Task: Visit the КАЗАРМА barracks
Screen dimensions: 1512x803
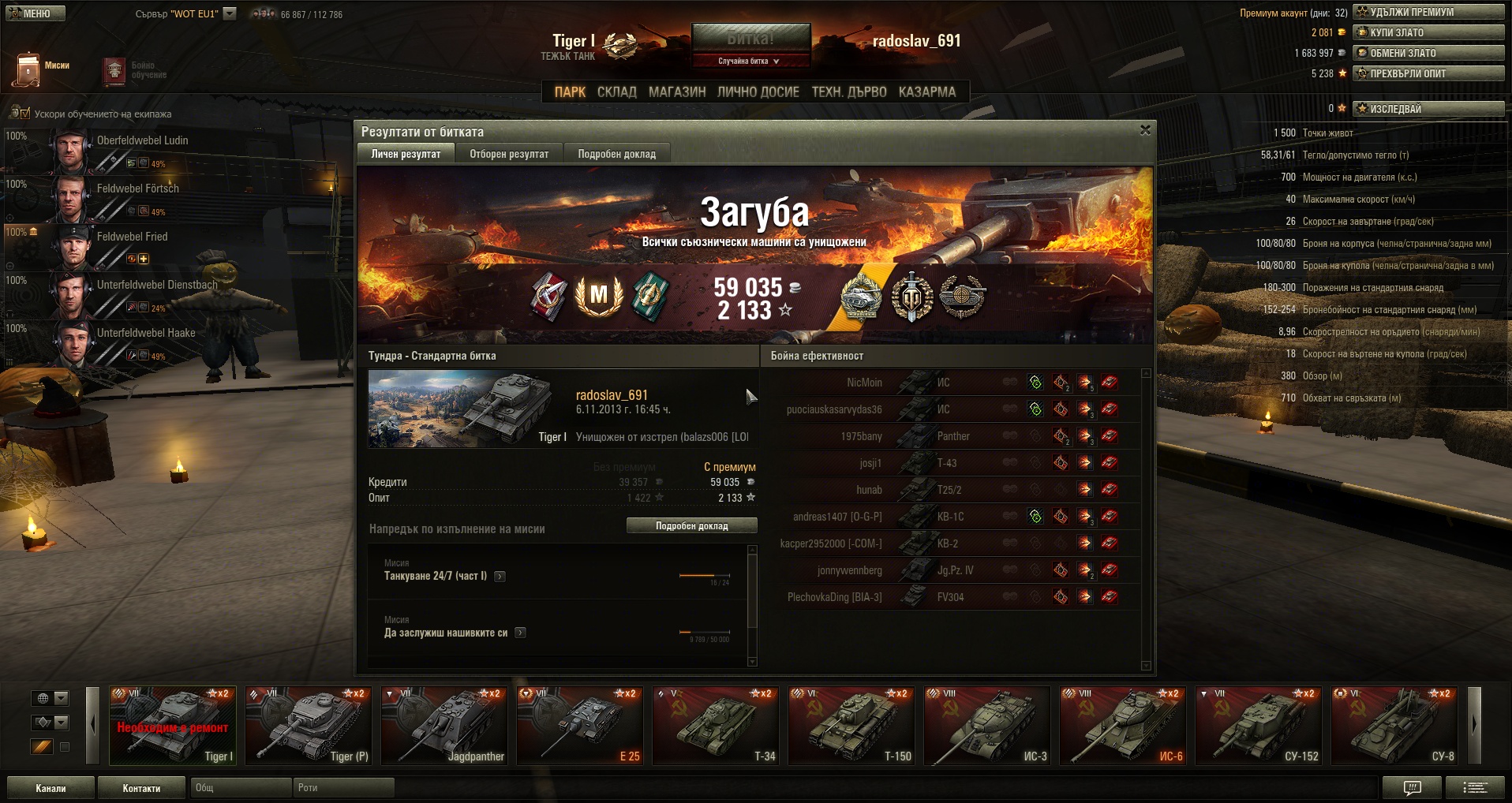Action: coord(926,92)
